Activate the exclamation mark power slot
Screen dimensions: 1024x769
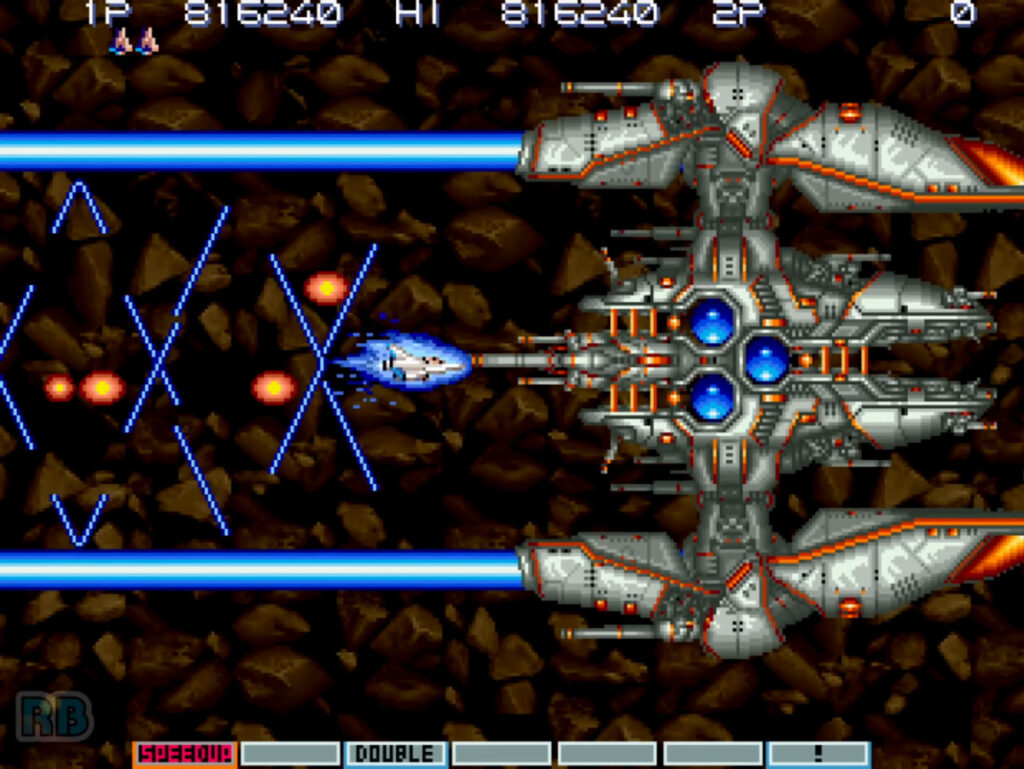point(819,754)
